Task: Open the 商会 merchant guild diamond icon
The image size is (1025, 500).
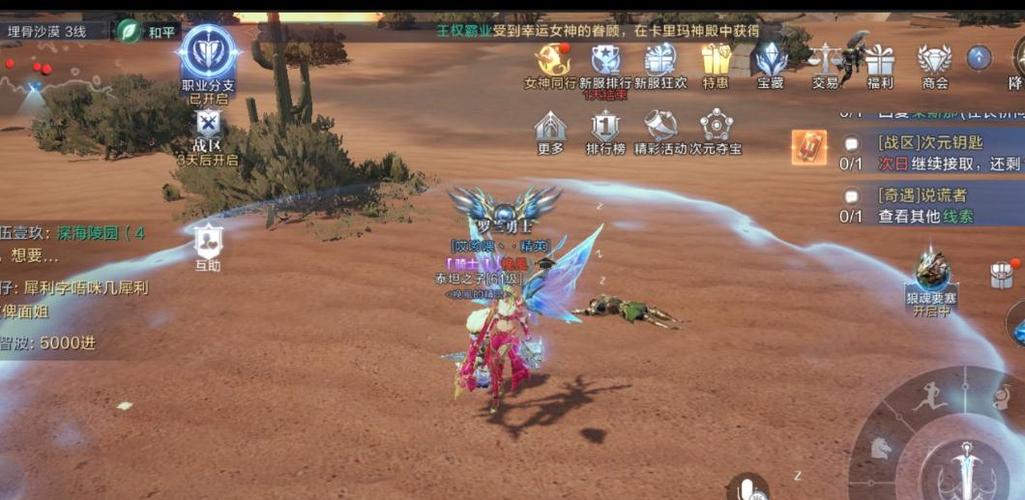Action: click(x=934, y=60)
